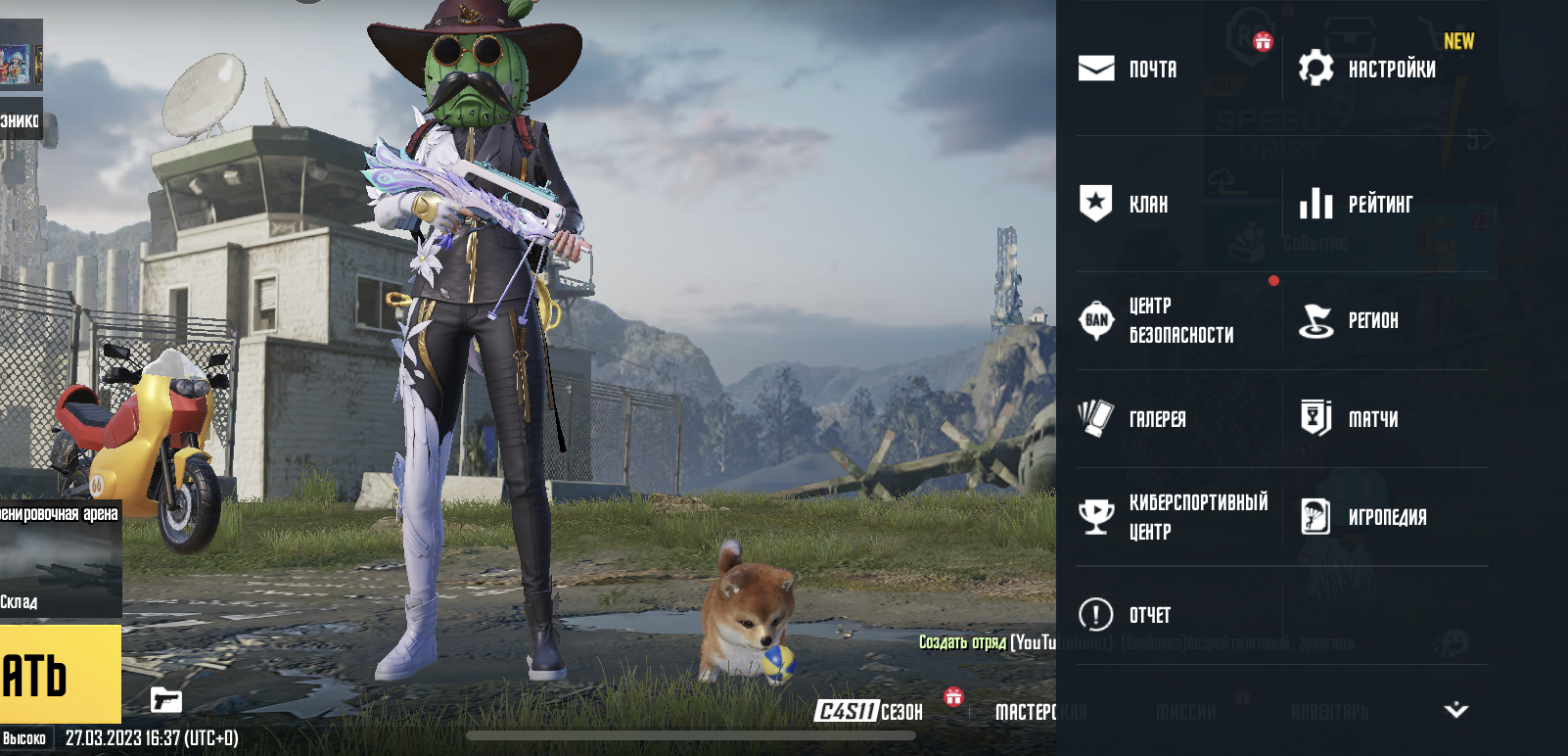Select the Регион region option
The image size is (1568, 756).
1349,320
